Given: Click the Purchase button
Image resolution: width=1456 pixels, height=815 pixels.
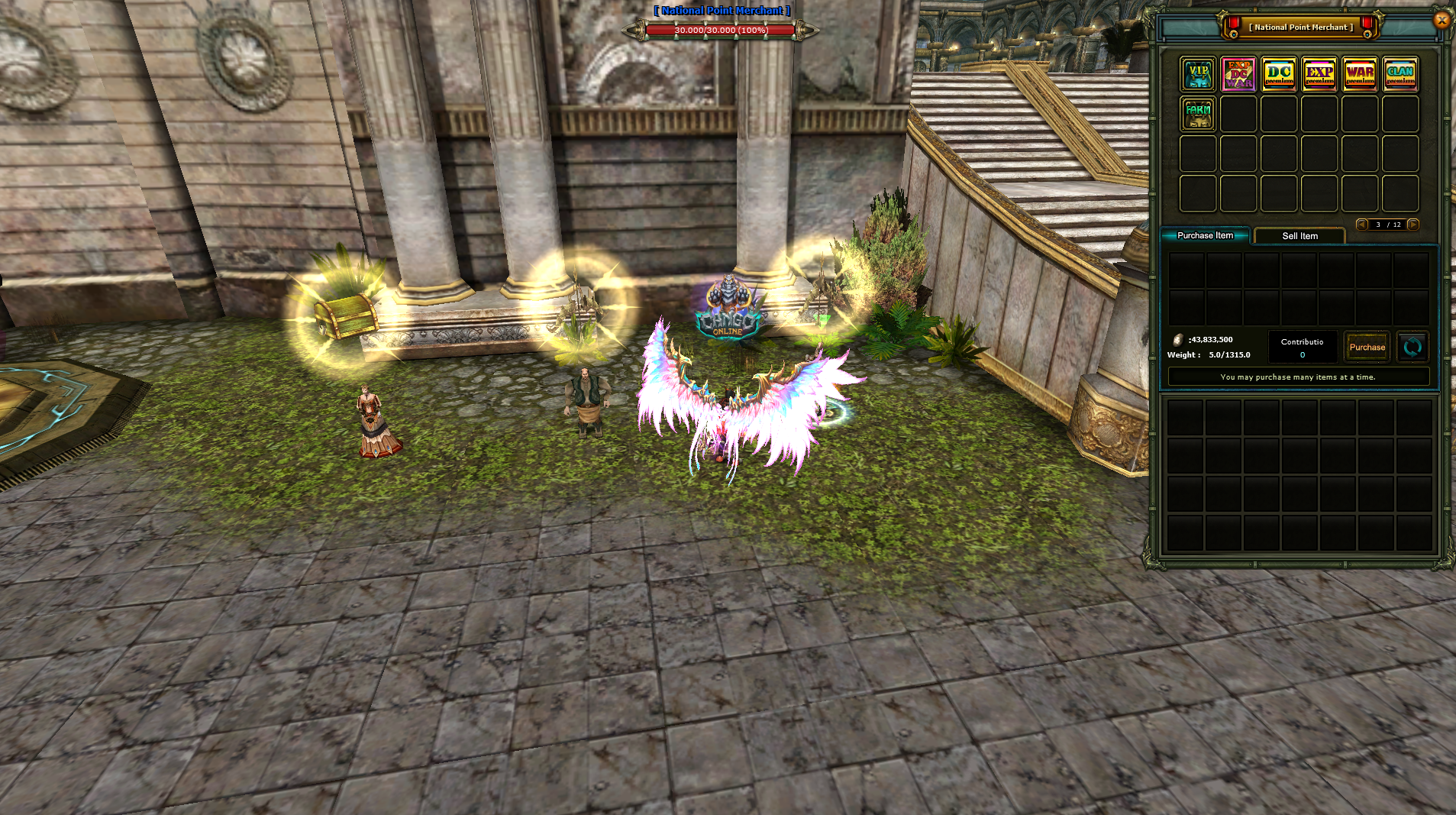Looking at the screenshot, I should pyautogui.click(x=1367, y=347).
